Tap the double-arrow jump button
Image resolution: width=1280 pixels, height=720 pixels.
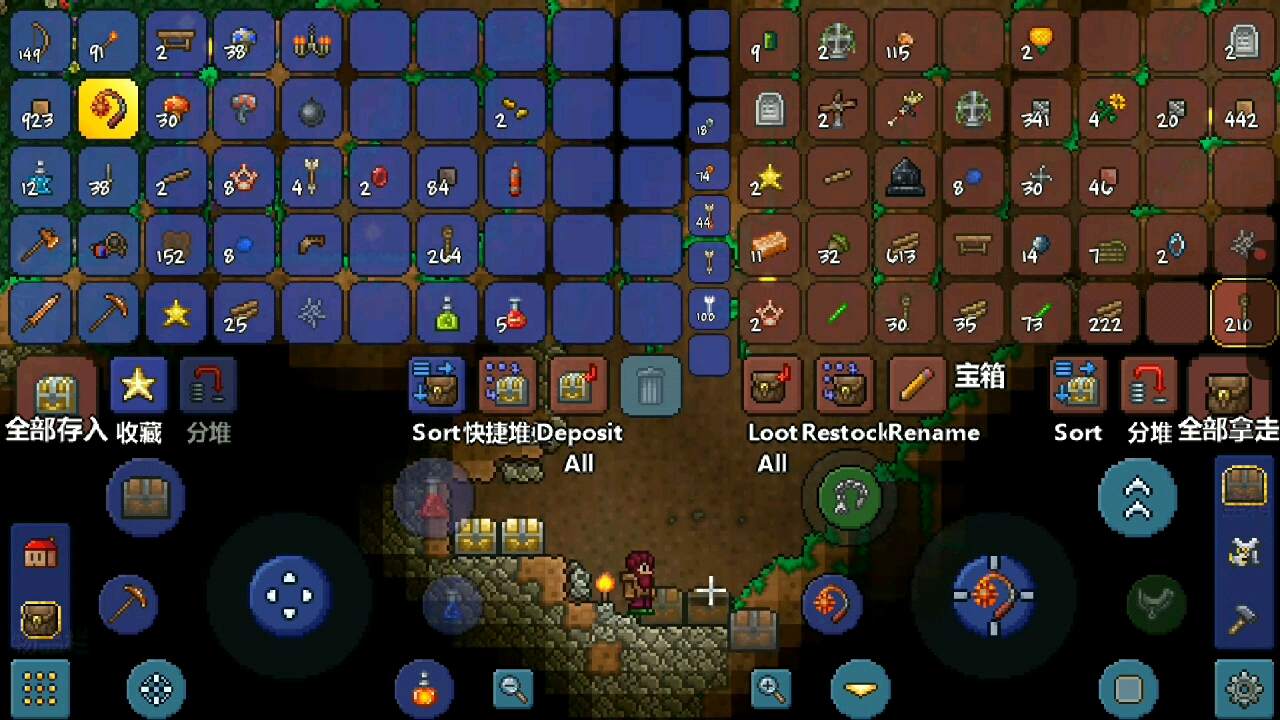1137,497
